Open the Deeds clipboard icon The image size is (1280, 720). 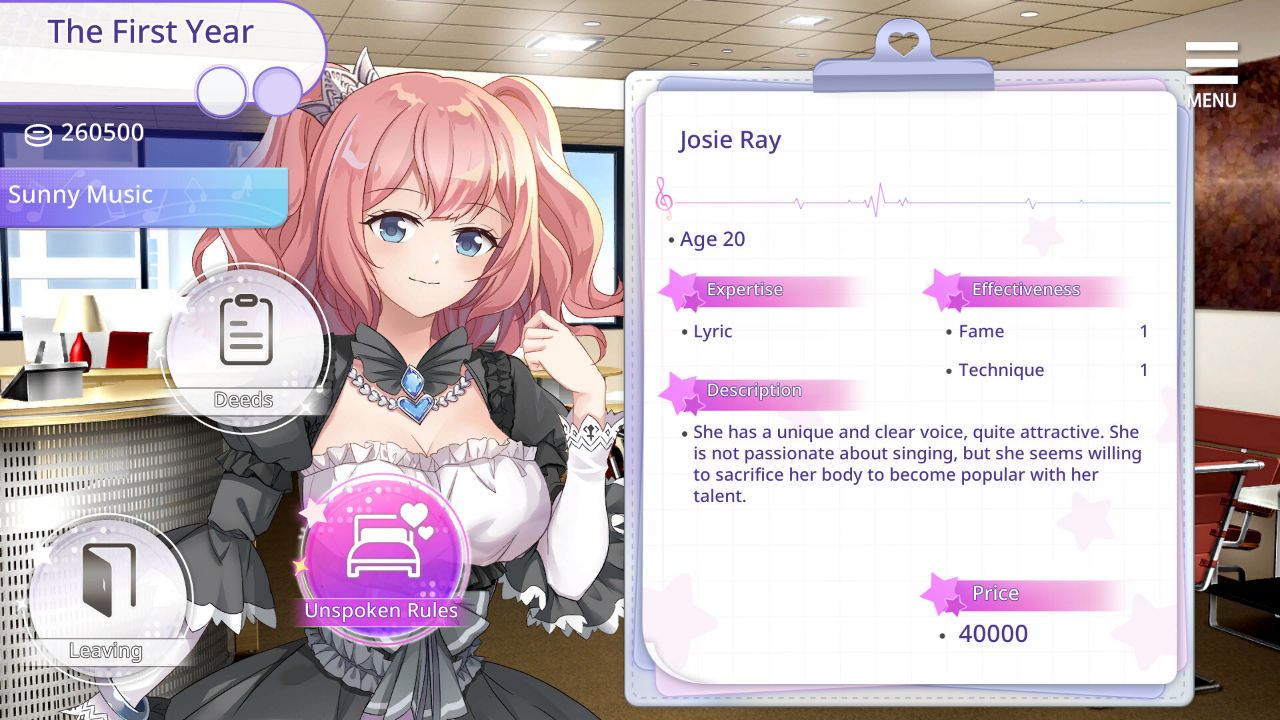(243, 350)
